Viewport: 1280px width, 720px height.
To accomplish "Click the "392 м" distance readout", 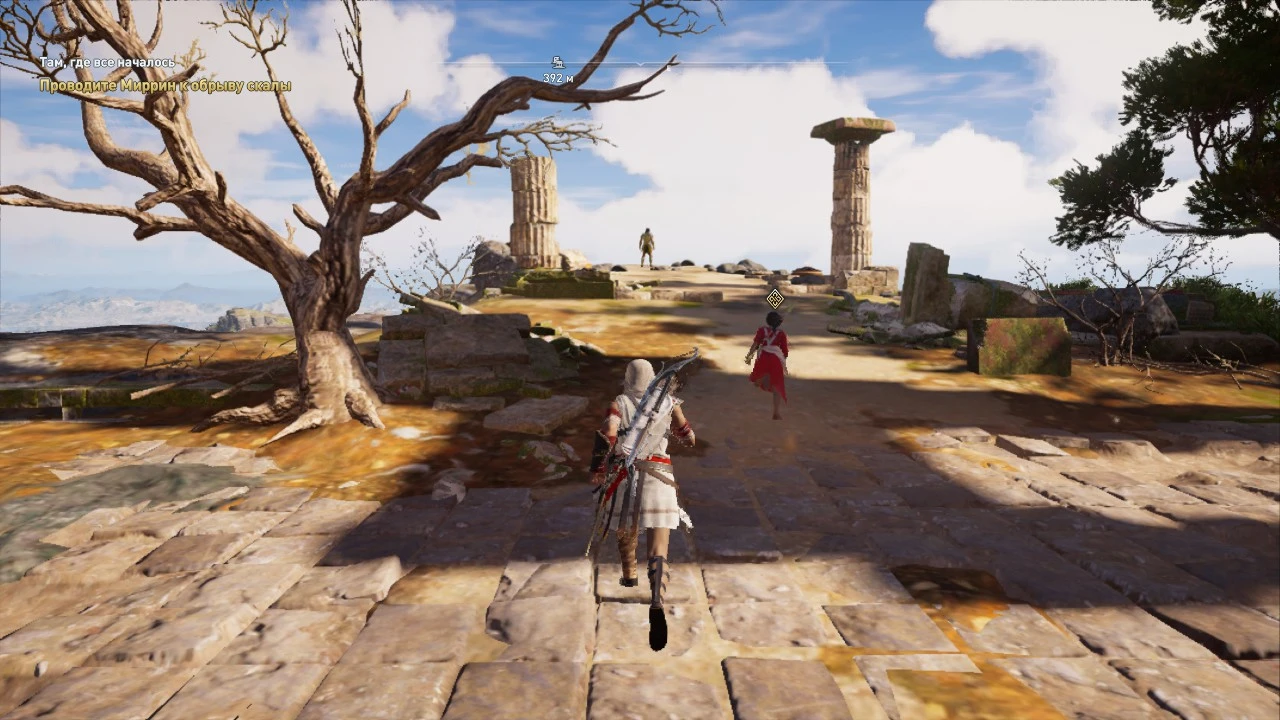I will (x=556, y=77).
